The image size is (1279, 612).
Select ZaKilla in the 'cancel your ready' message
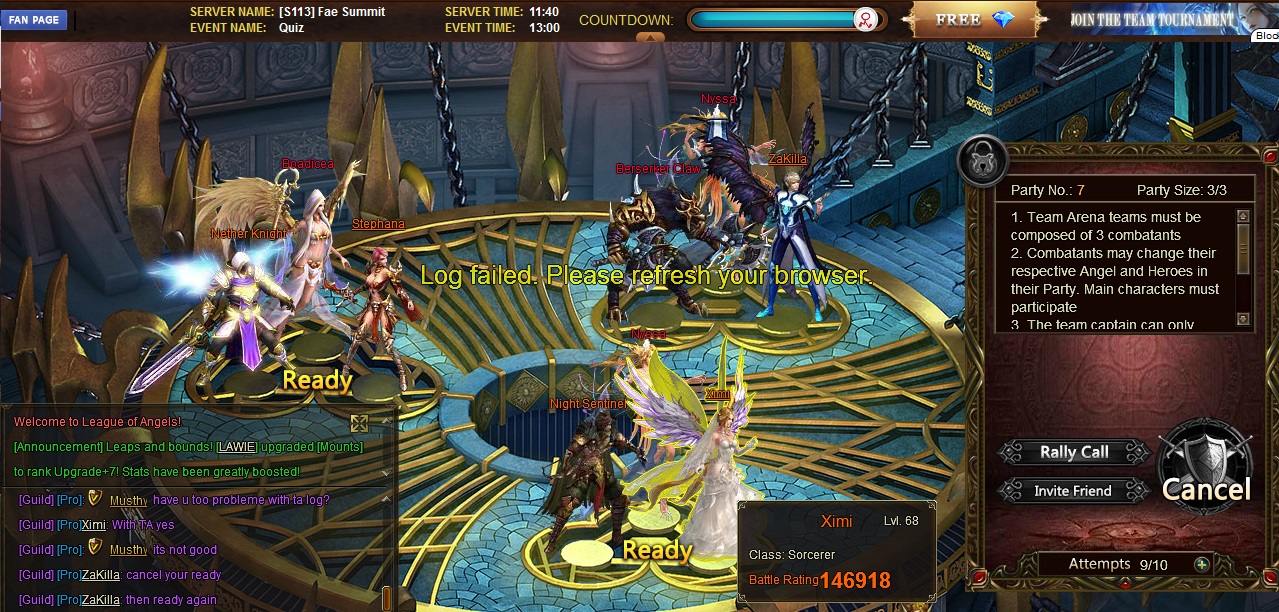click(x=100, y=575)
